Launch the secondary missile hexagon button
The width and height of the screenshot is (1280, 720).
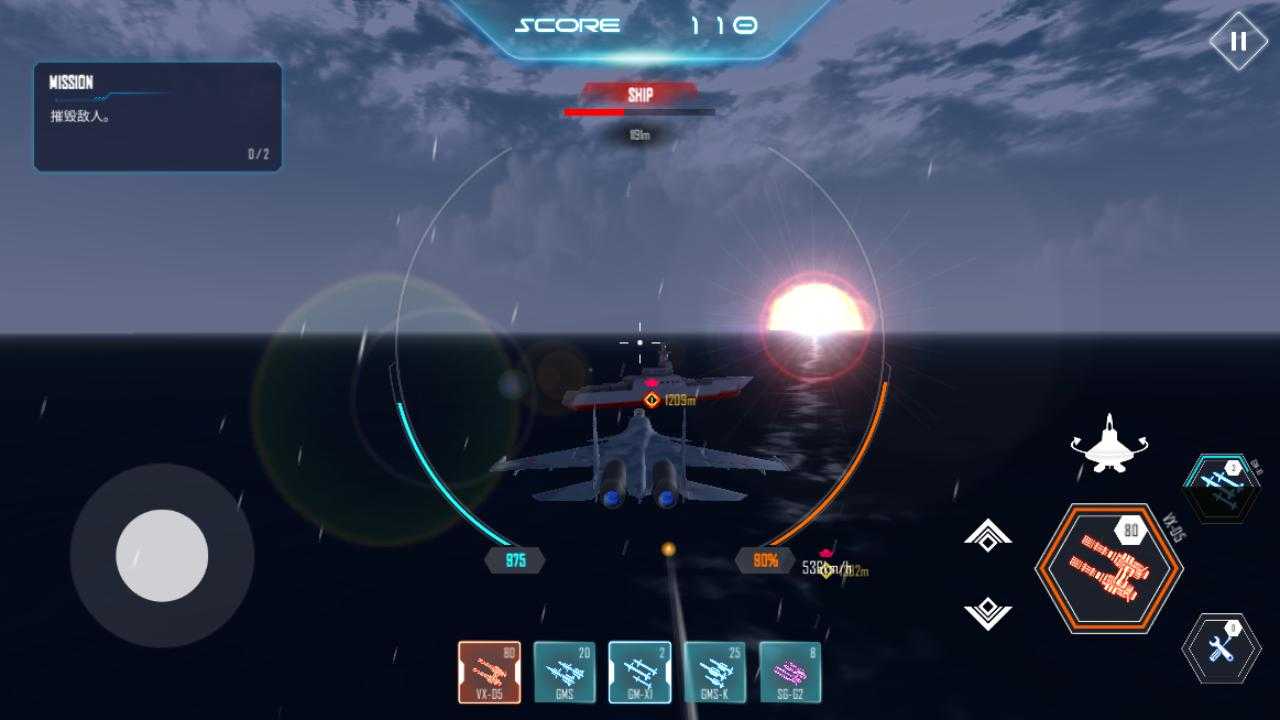click(x=1221, y=488)
